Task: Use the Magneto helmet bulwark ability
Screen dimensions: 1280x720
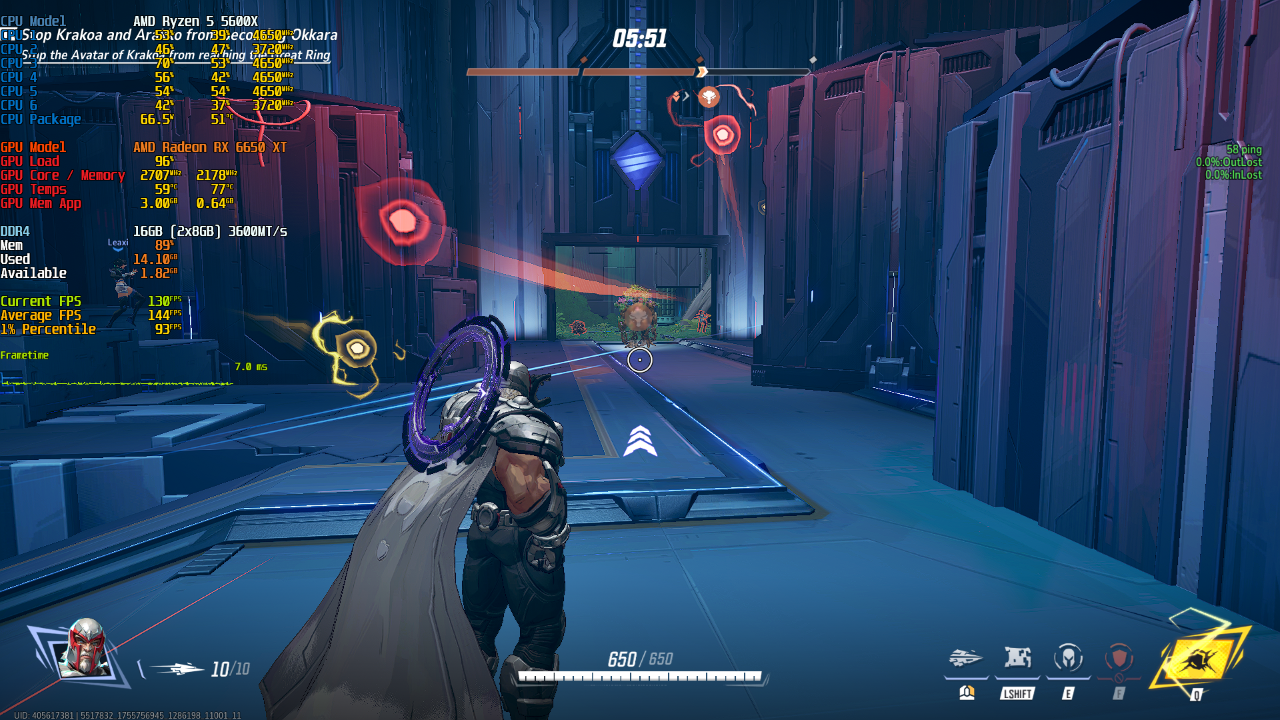Action: [1068, 658]
